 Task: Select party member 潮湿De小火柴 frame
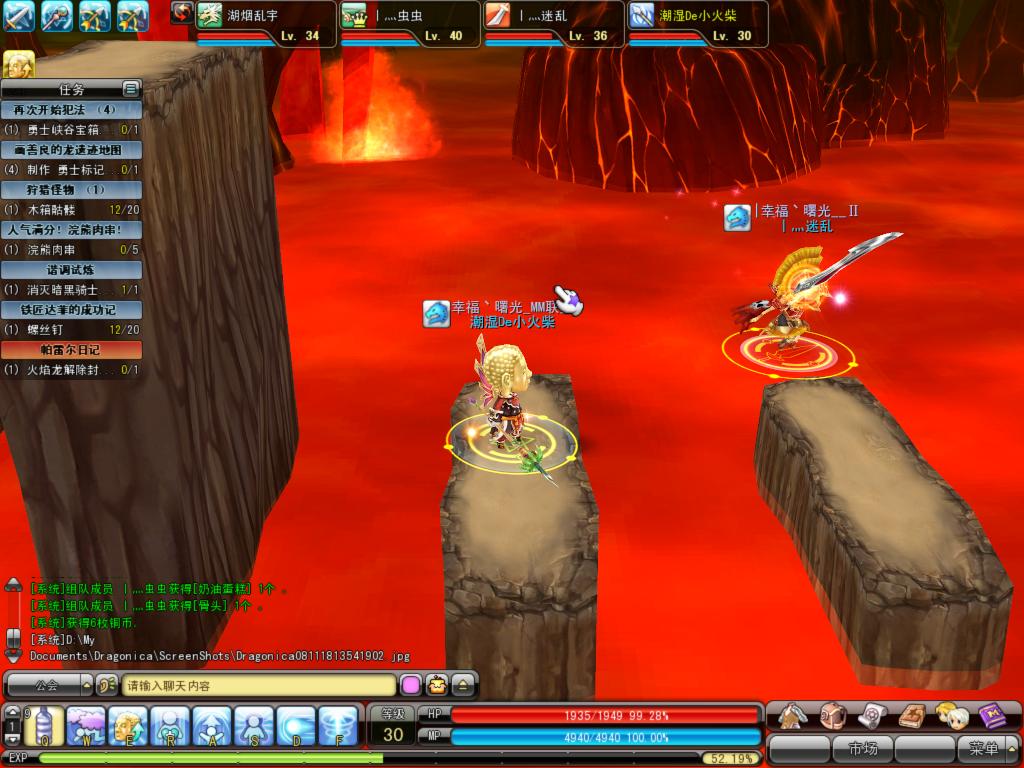697,23
